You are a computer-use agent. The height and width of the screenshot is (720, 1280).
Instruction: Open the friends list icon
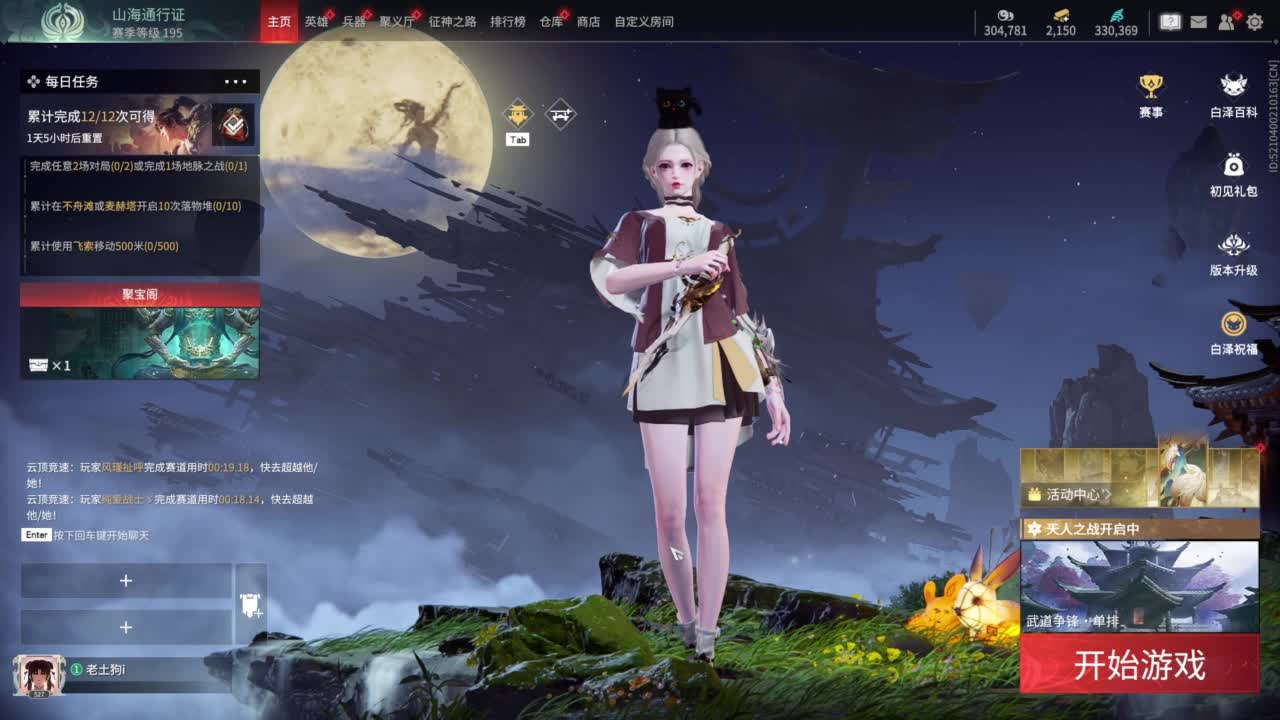[x=1227, y=21]
